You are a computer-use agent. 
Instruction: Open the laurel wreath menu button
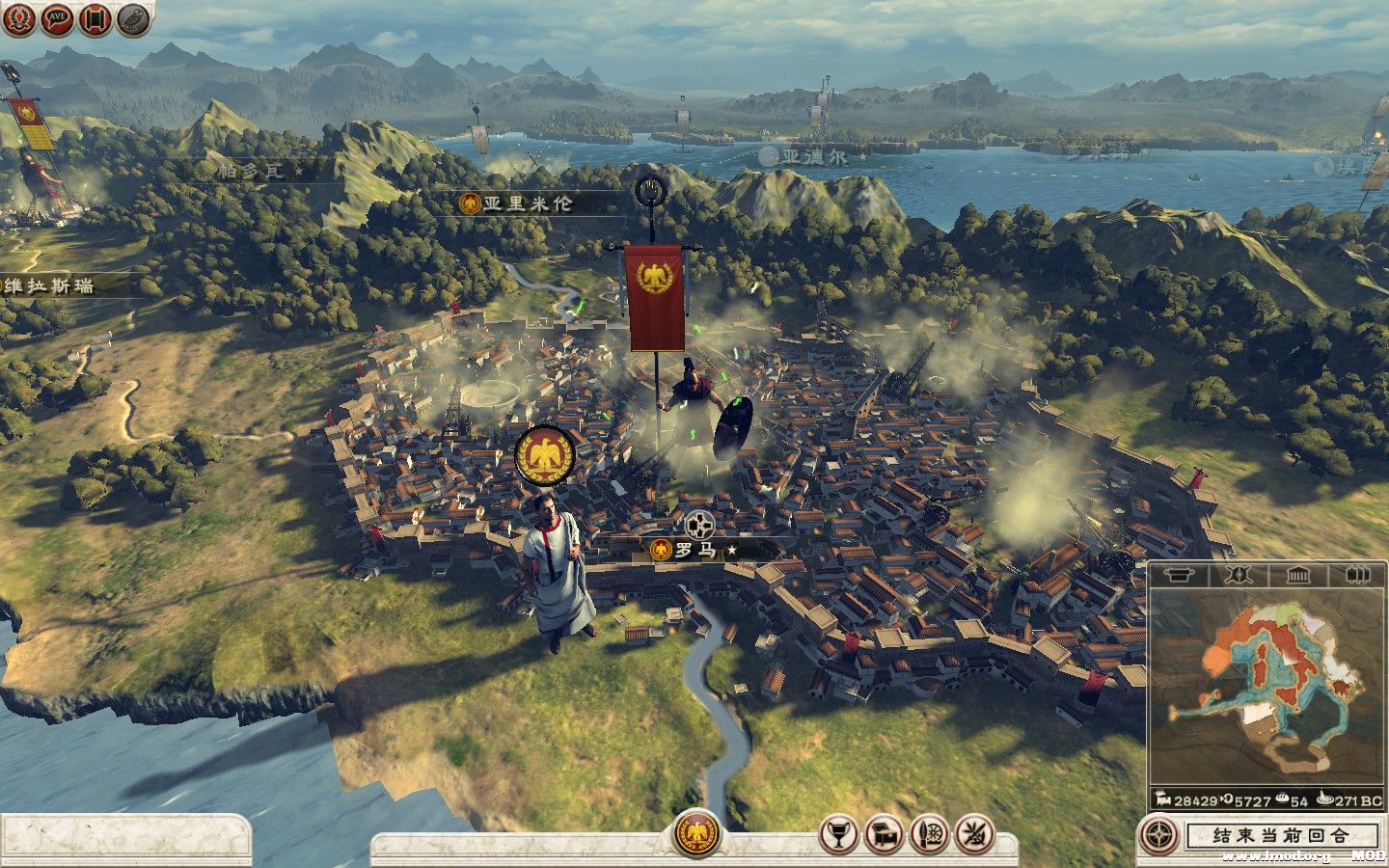click(x=19, y=19)
